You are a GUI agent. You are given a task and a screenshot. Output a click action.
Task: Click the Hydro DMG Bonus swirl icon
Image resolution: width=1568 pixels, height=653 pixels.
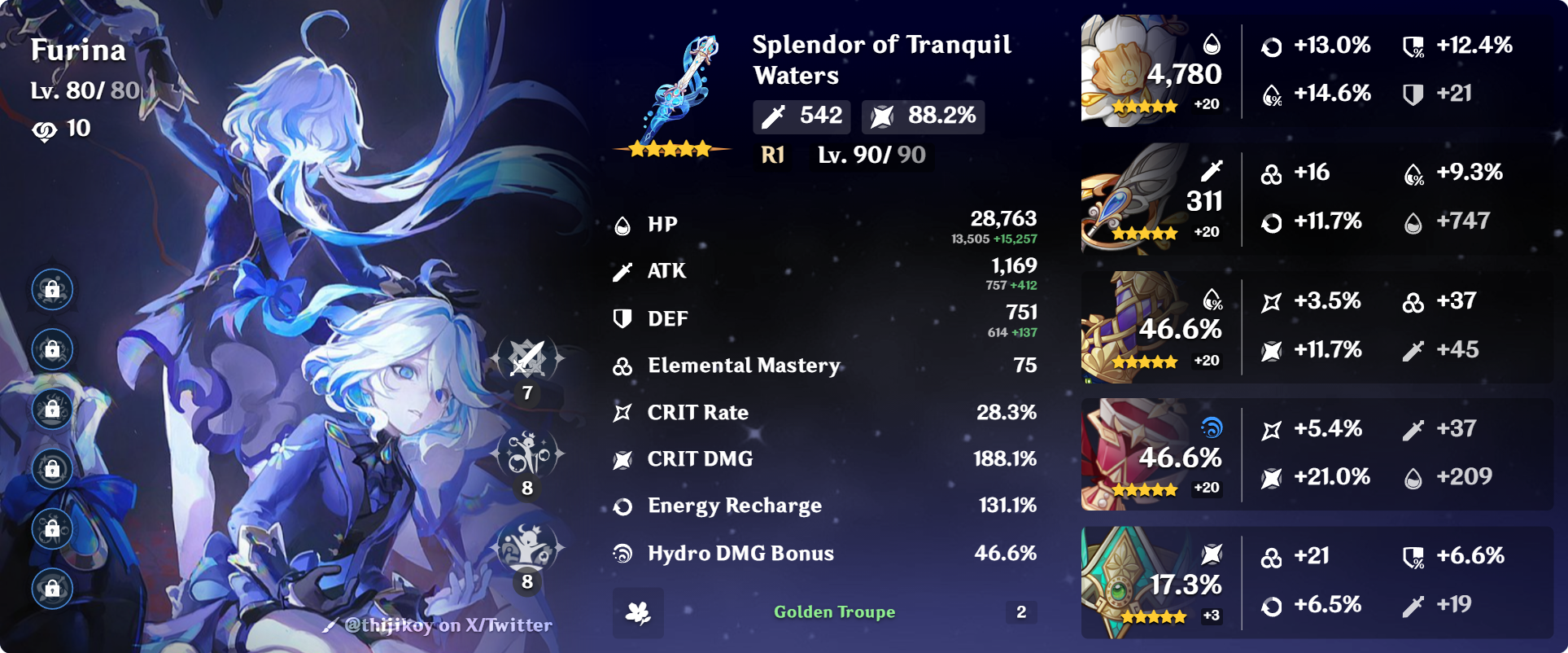(x=622, y=553)
